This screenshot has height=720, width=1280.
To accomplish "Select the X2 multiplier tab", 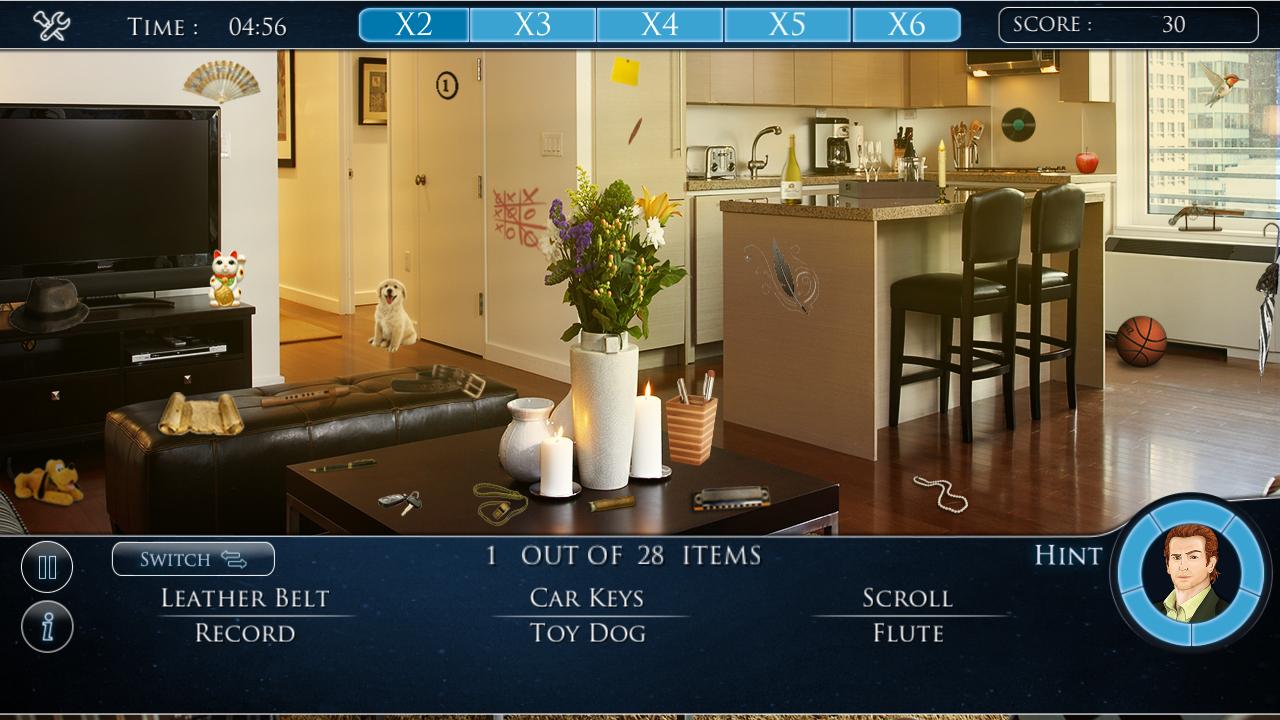I will coord(412,26).
